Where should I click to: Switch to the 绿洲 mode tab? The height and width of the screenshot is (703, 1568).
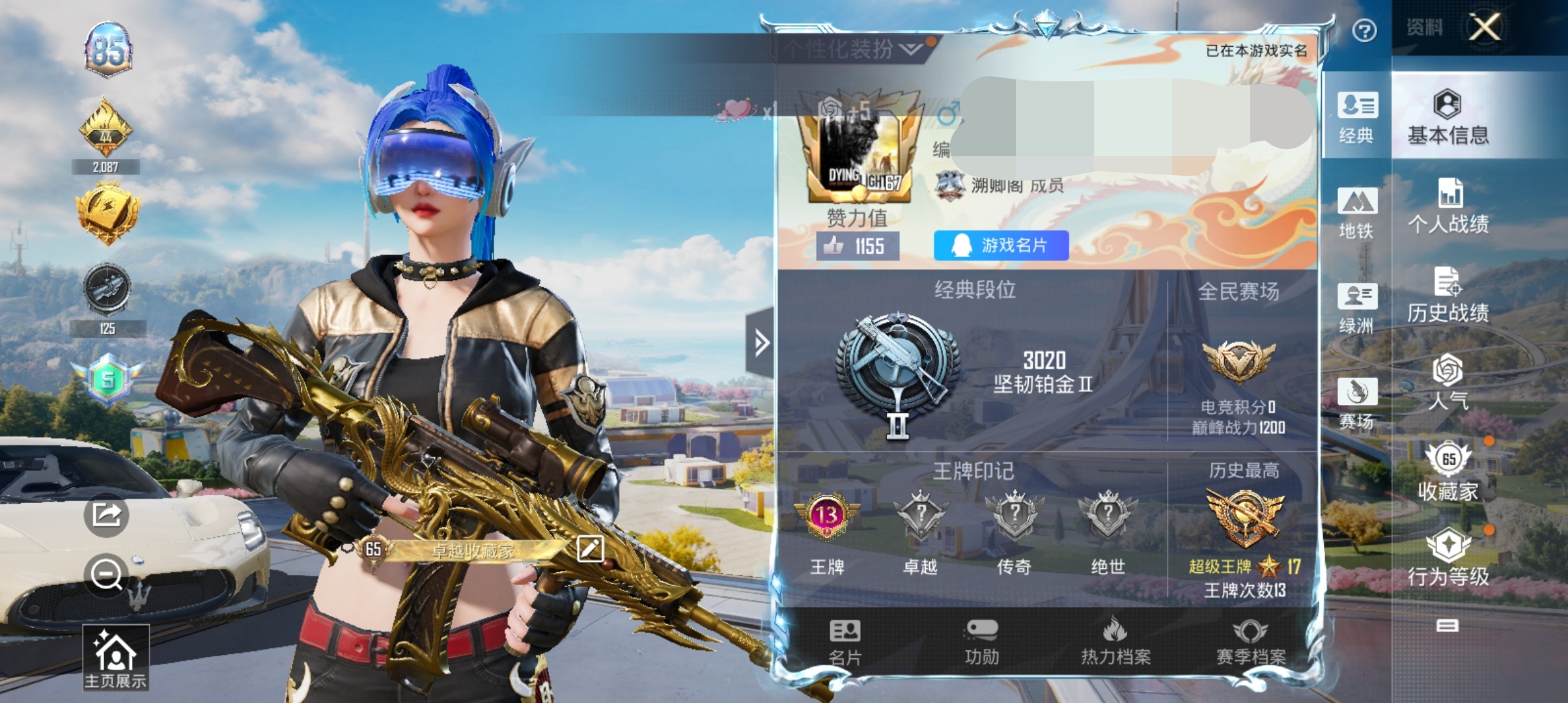(1357, 308)
